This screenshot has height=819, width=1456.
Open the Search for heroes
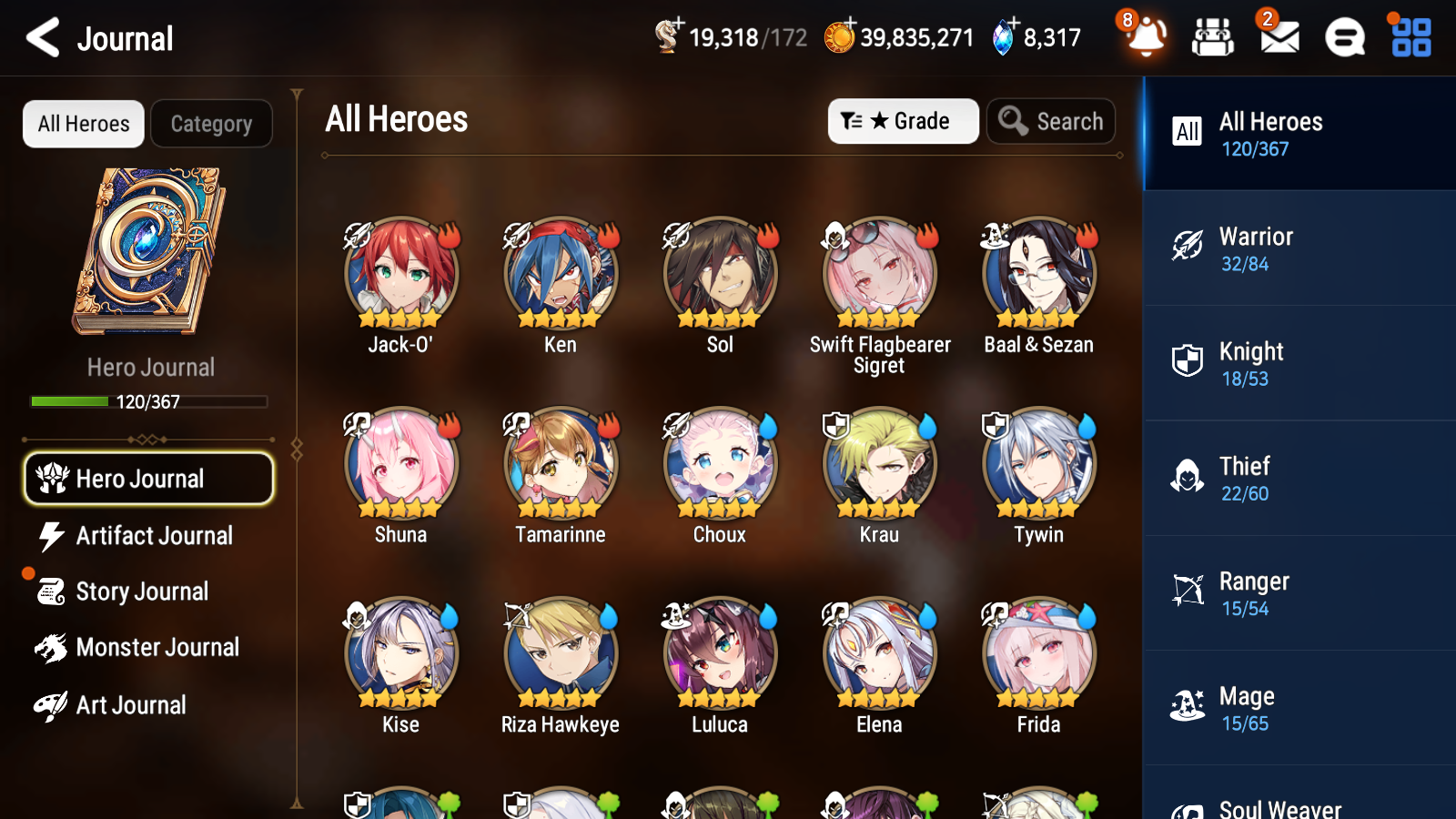point(1051,121)
